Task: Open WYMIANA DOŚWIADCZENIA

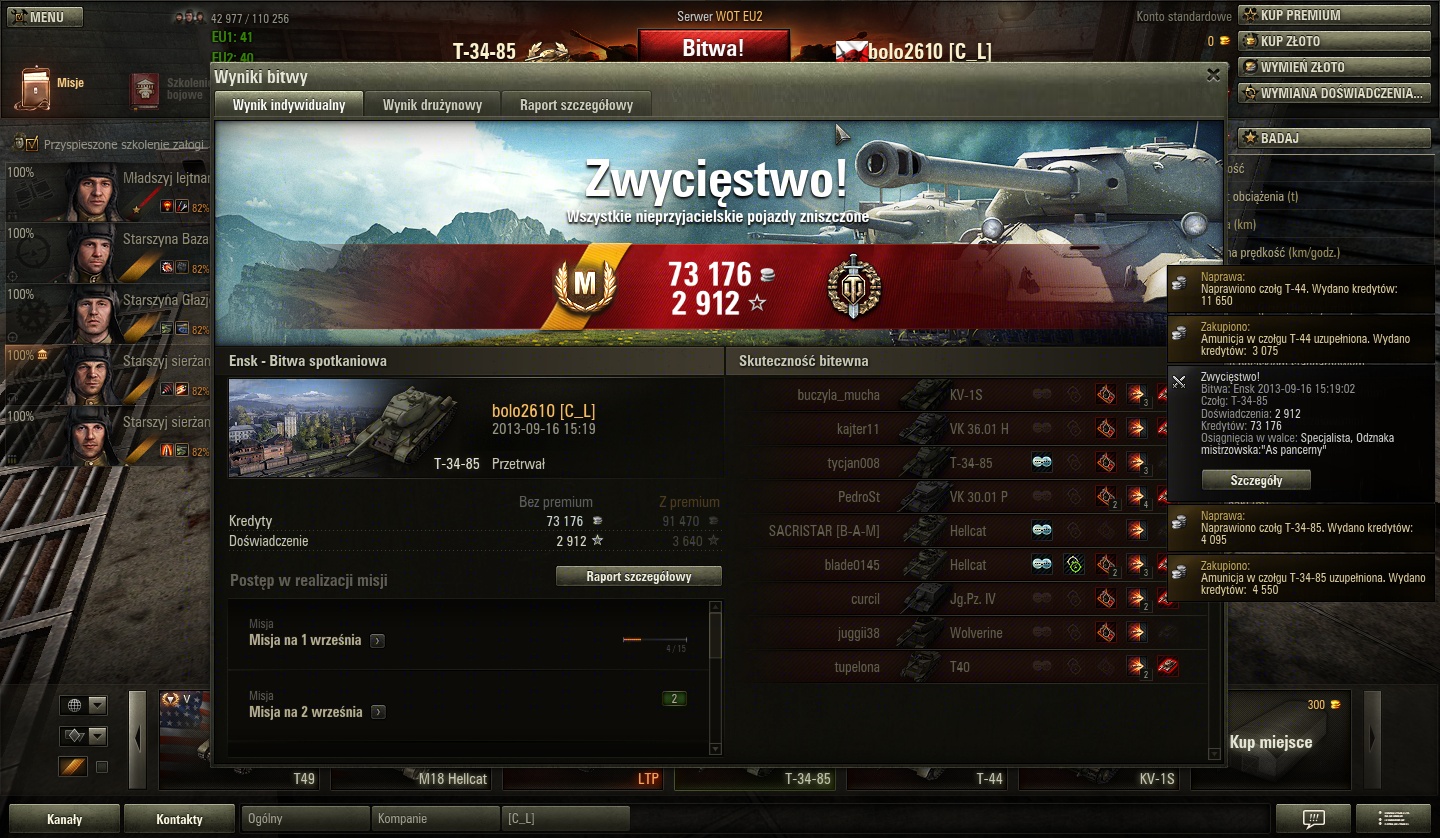Action: [x=1334, y=93]
